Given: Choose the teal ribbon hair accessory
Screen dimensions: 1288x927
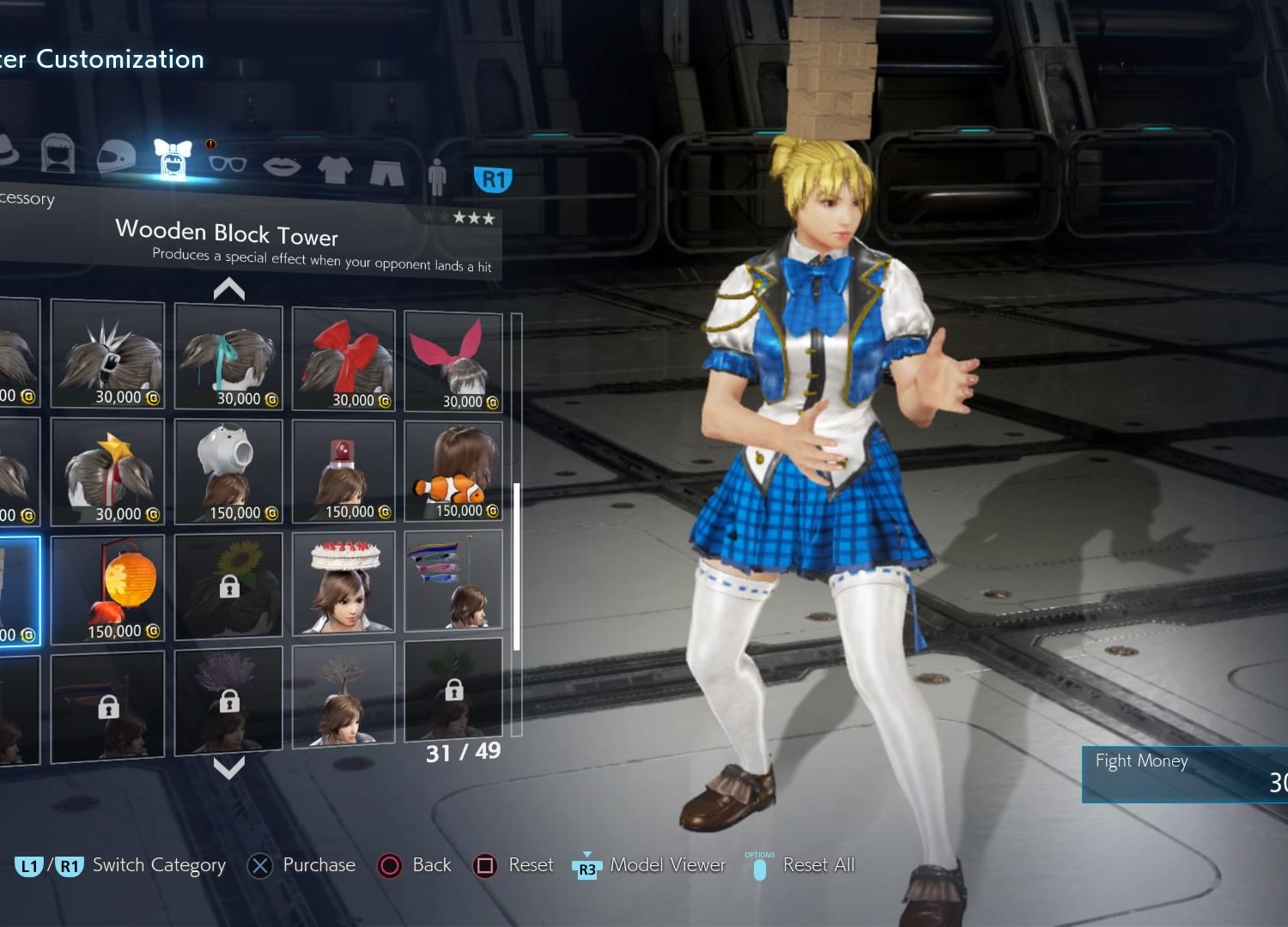Looking at the screenshot, I should click(228, 357).
